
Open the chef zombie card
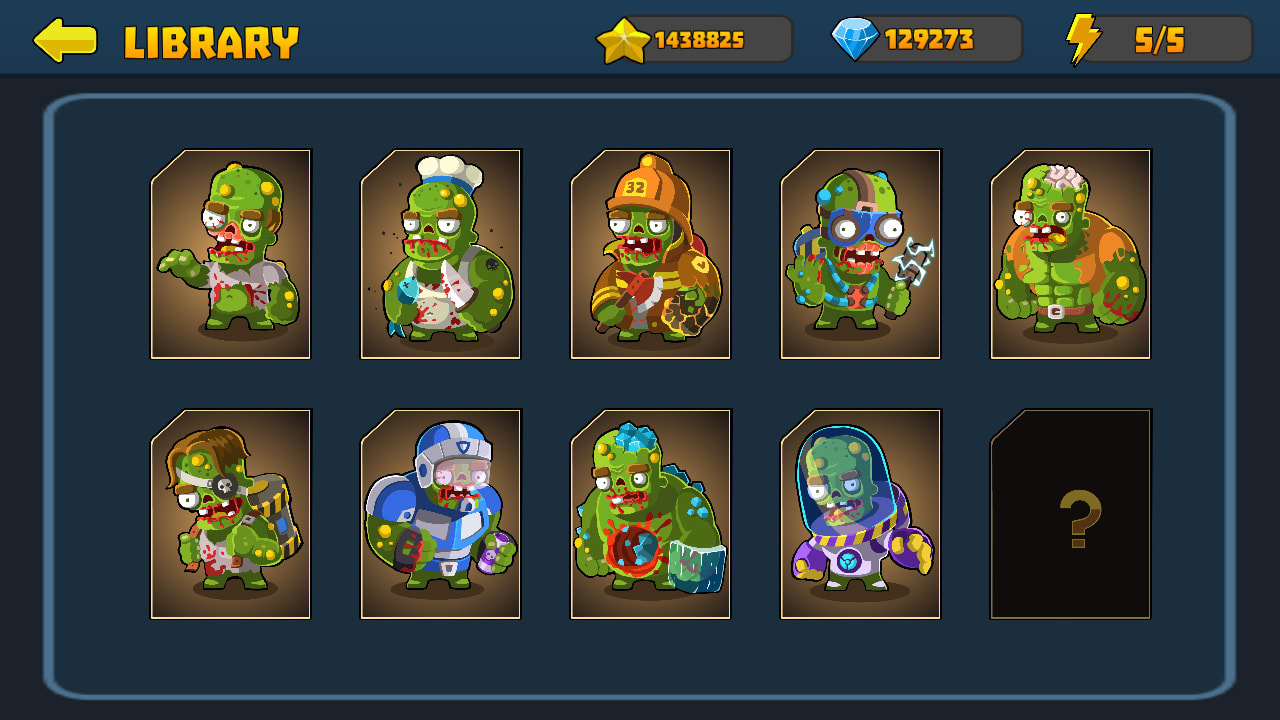441,254
